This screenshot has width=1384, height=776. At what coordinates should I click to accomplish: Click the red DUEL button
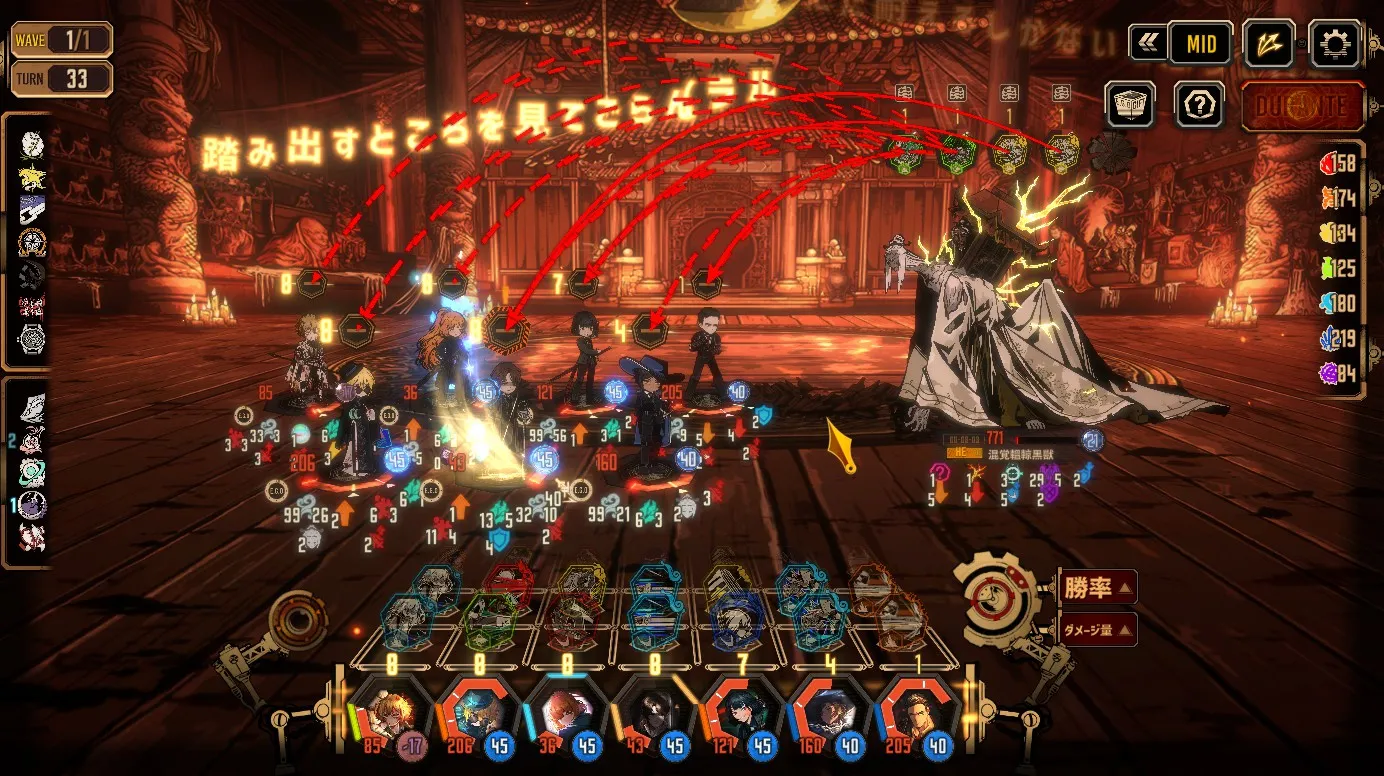click(1303, 106)
